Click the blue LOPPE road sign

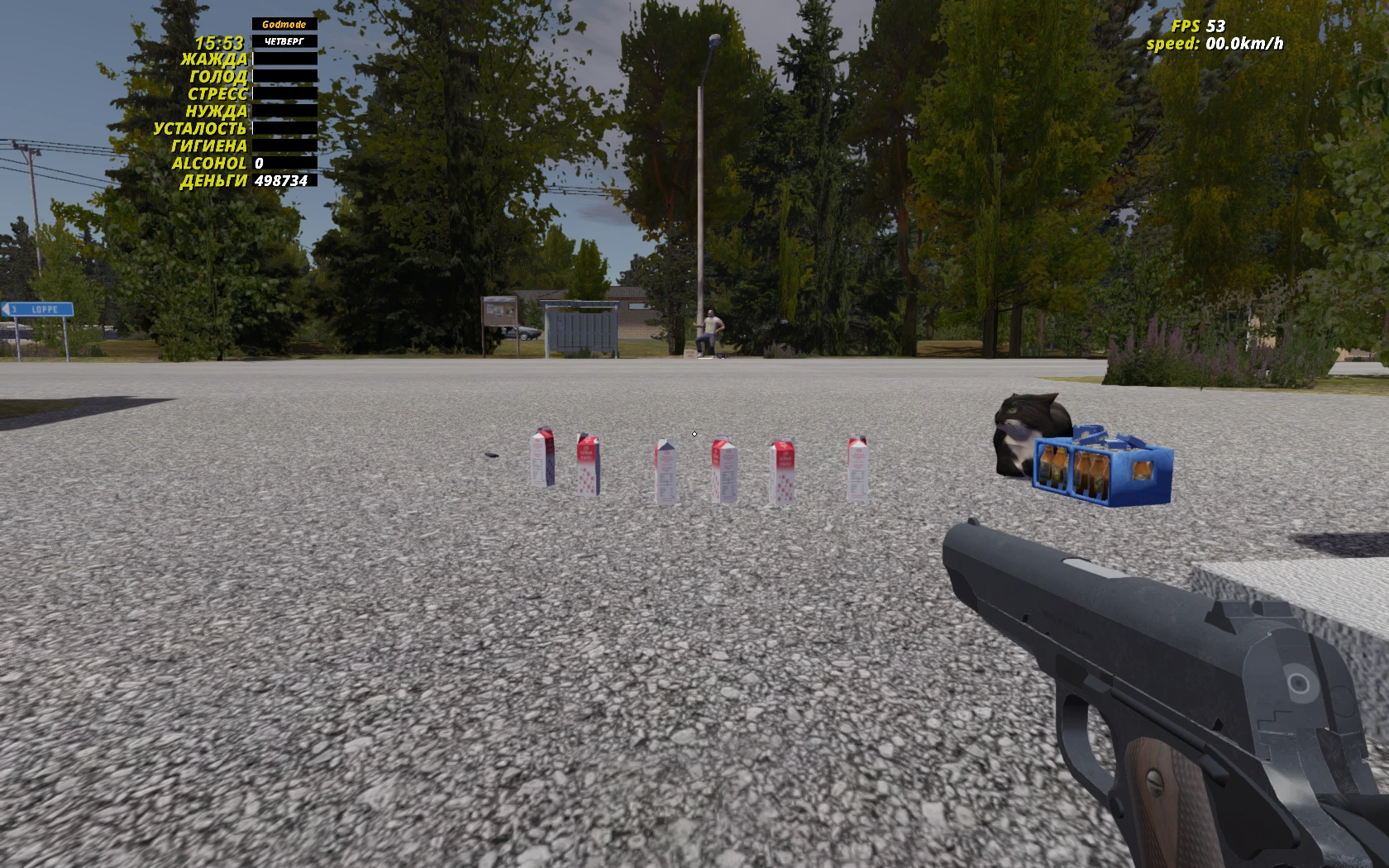pos(40,308)
